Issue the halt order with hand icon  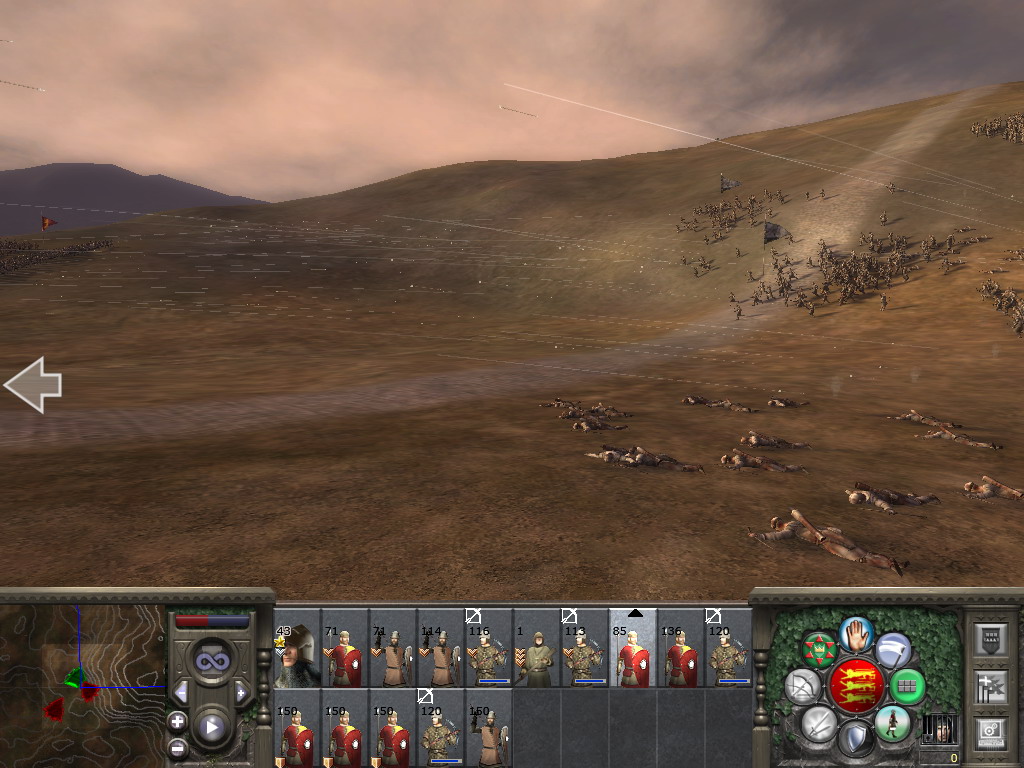(x=857, y=634)
